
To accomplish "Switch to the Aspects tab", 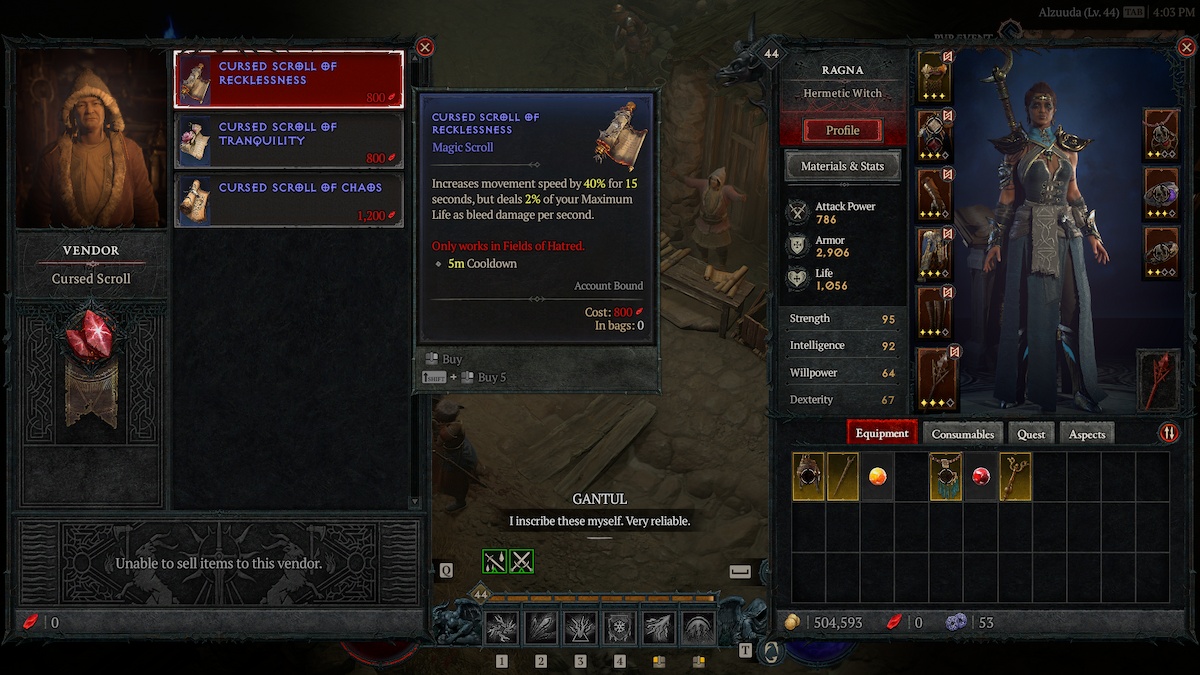I will [1087, 434].
